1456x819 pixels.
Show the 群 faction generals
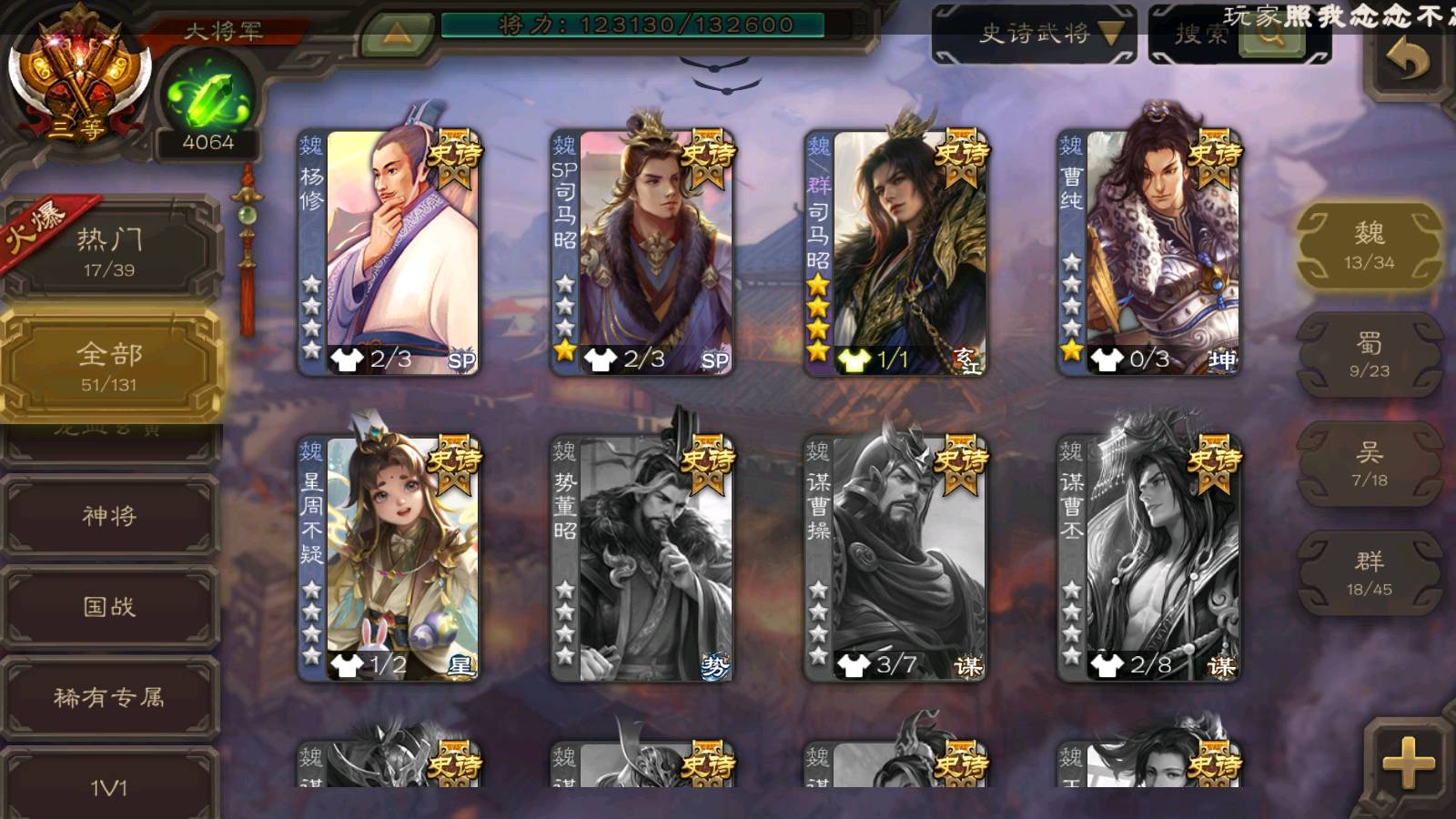[x=1369, y=573]
